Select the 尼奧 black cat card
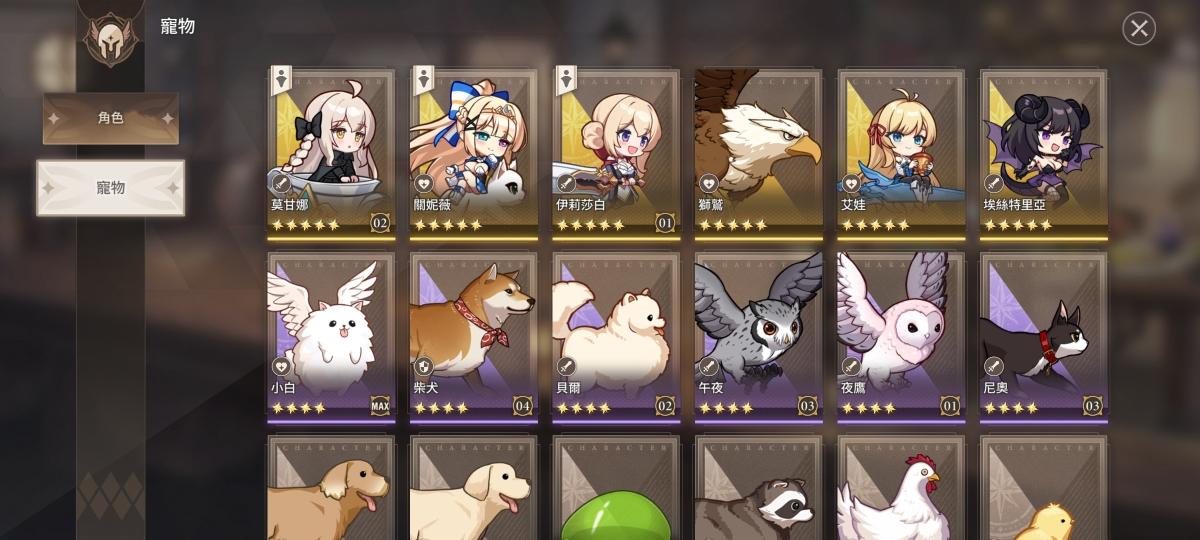The width and height of the screenshot is (1200, 540). 1044,335
